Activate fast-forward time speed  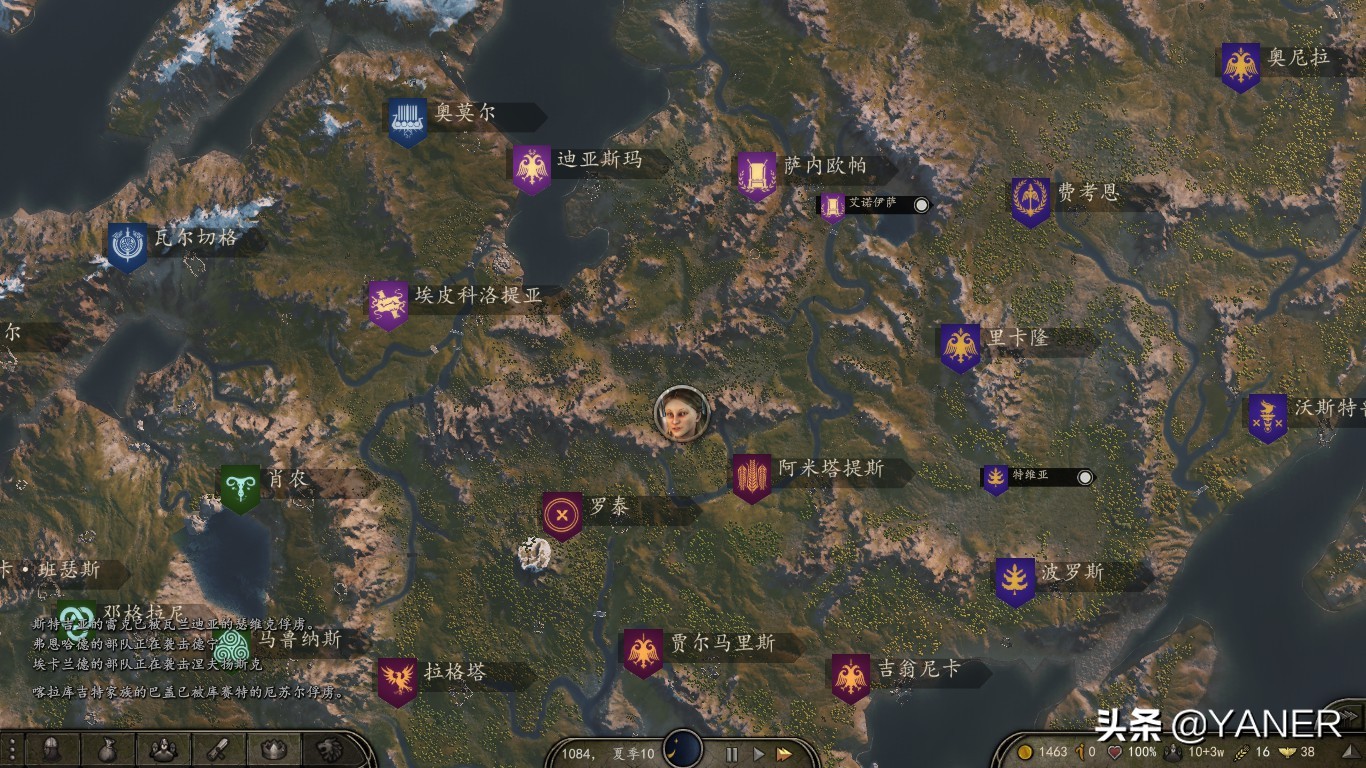tap(785, 754)
